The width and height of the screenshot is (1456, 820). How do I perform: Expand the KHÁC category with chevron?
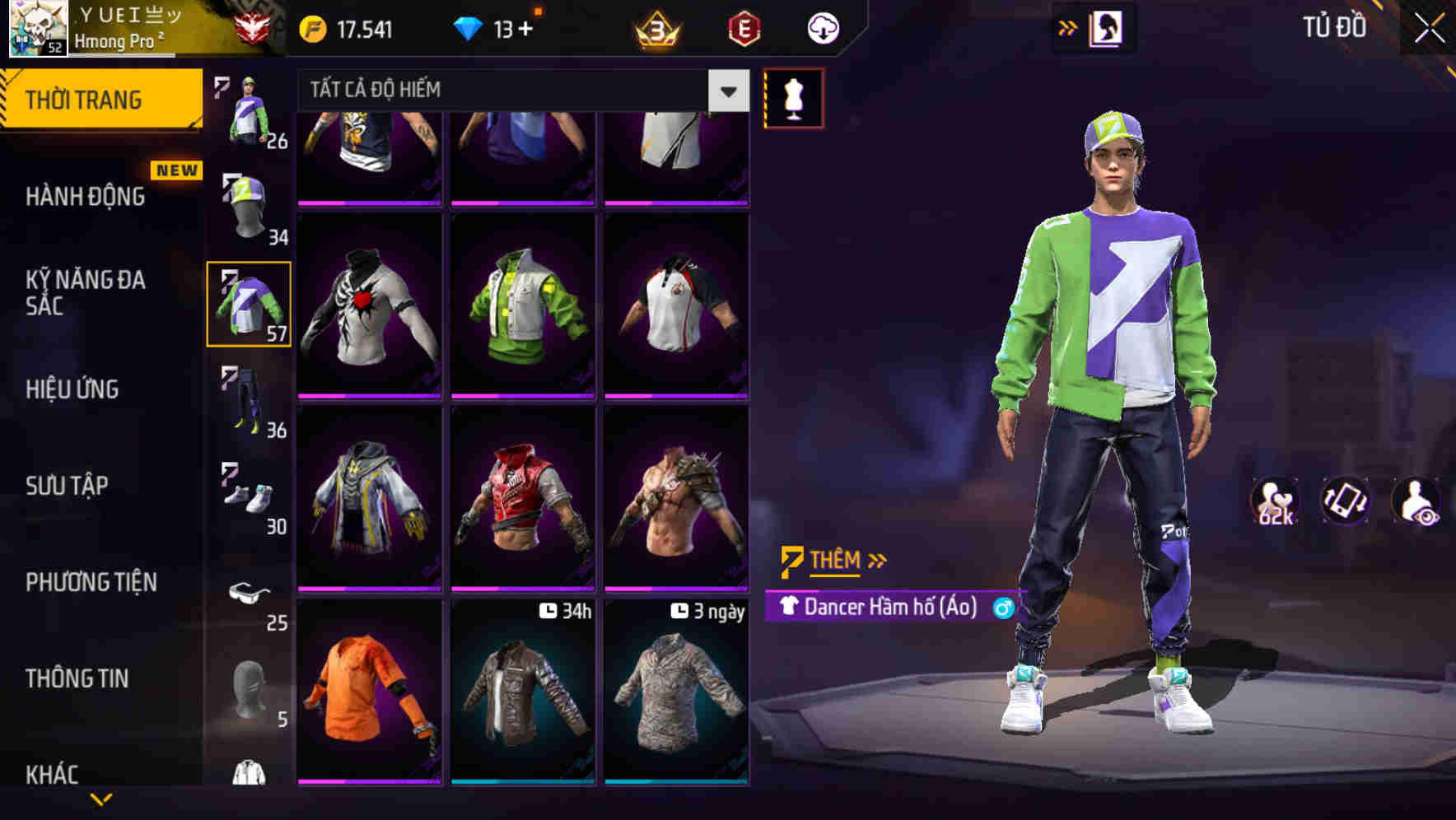coord(103,797)
